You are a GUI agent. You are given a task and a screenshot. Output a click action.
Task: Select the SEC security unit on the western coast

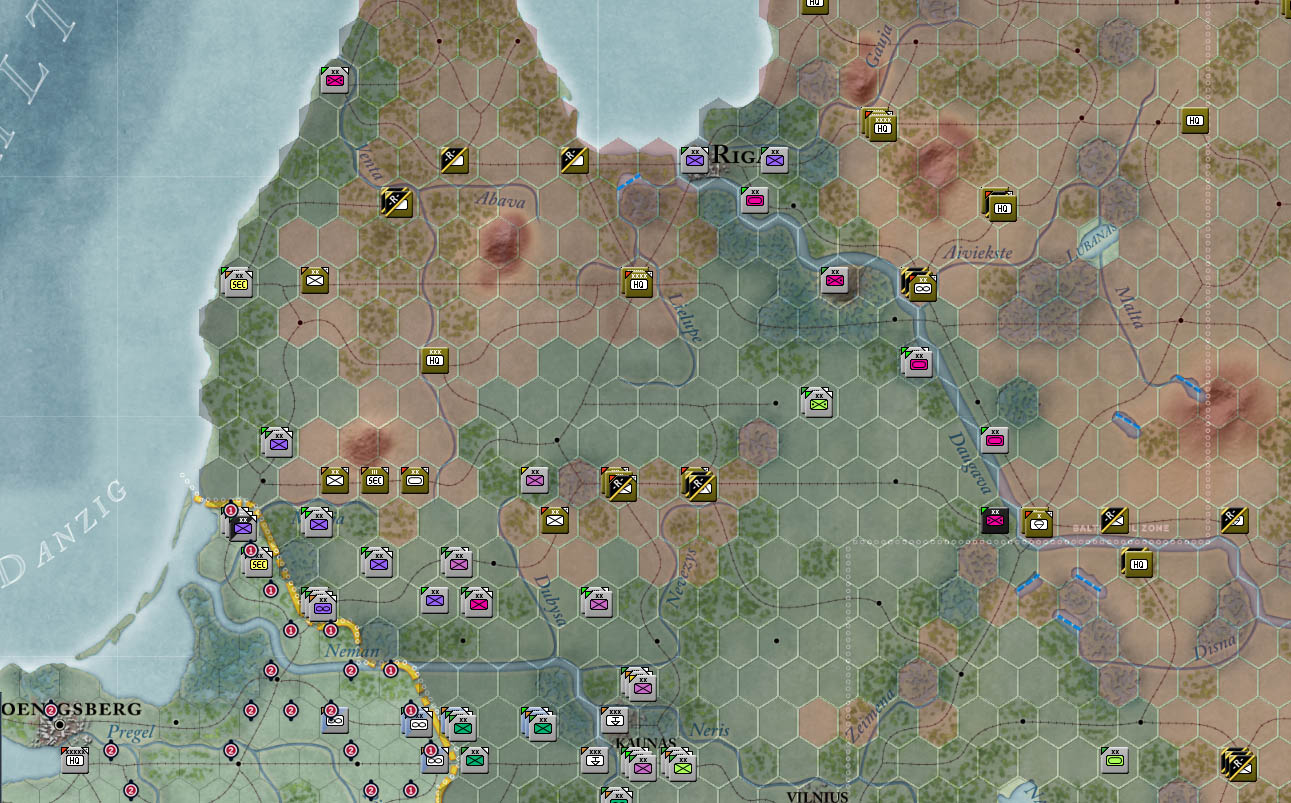click(x=237, y=283)
